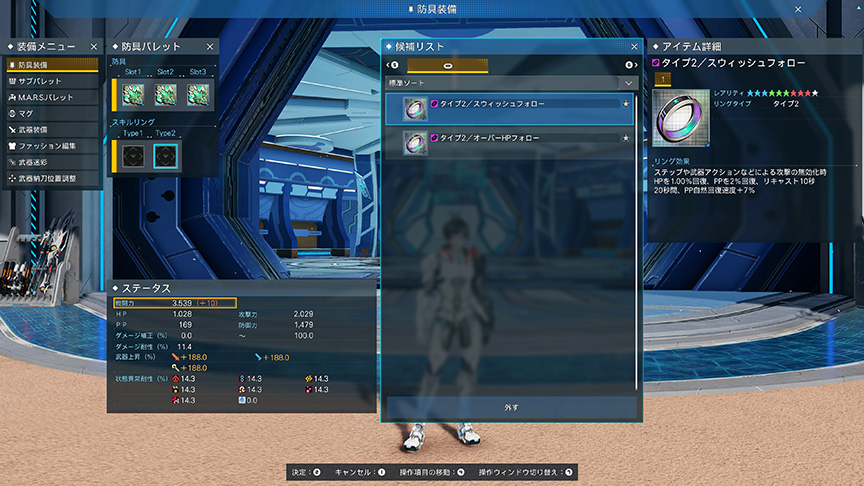Open 武器納刀位置調整 sheath position adjustment
This screenshot has height=486, width=864.
[x=50, y=178]
